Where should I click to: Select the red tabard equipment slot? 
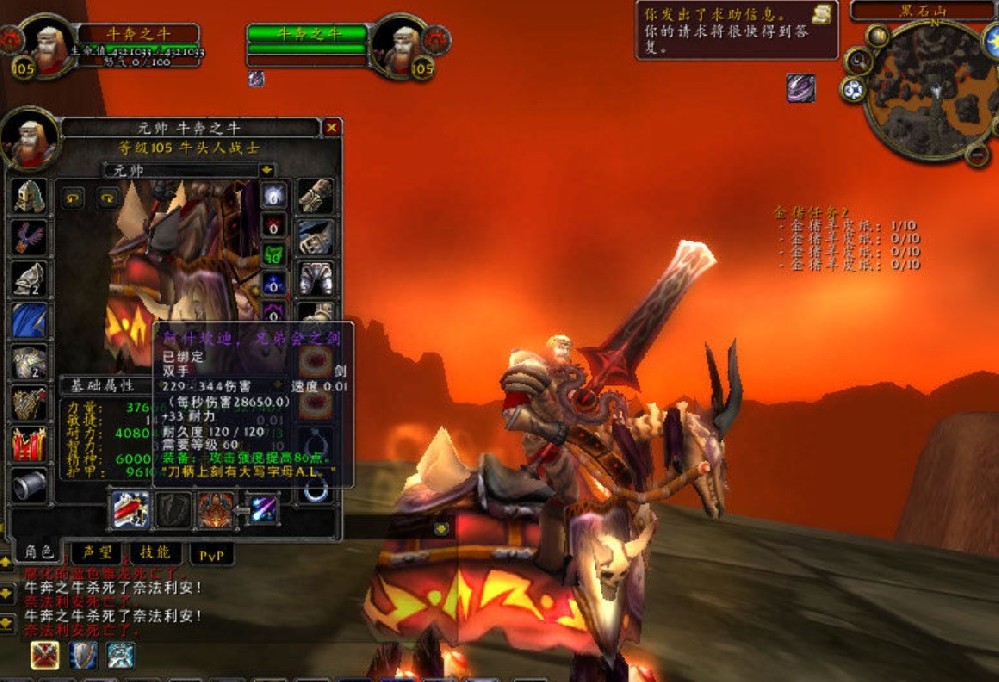[x=30, y=443]
